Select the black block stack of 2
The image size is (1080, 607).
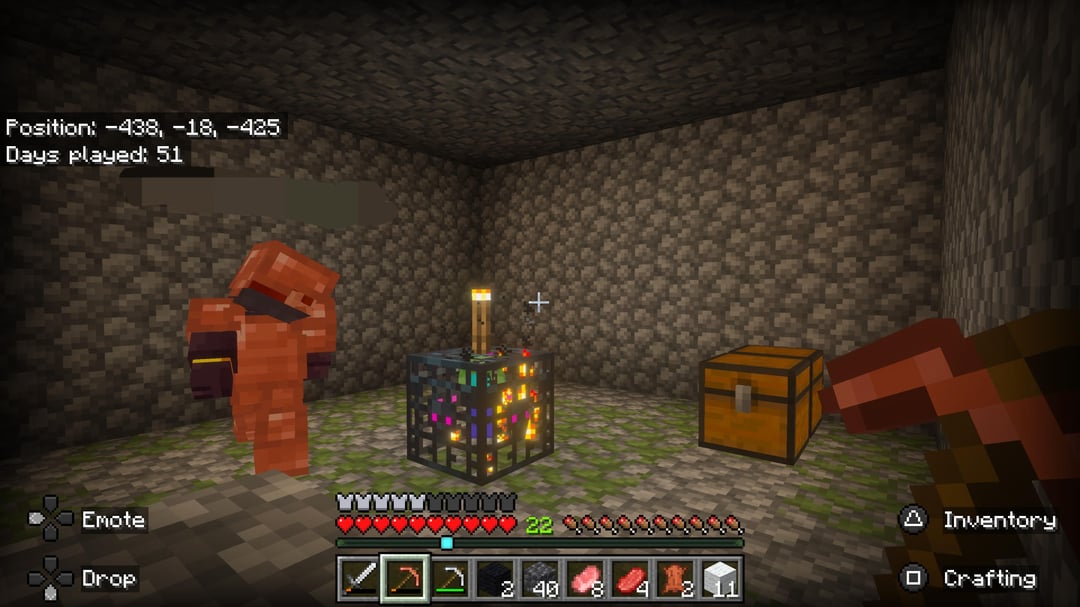click(x=496, y=579)
